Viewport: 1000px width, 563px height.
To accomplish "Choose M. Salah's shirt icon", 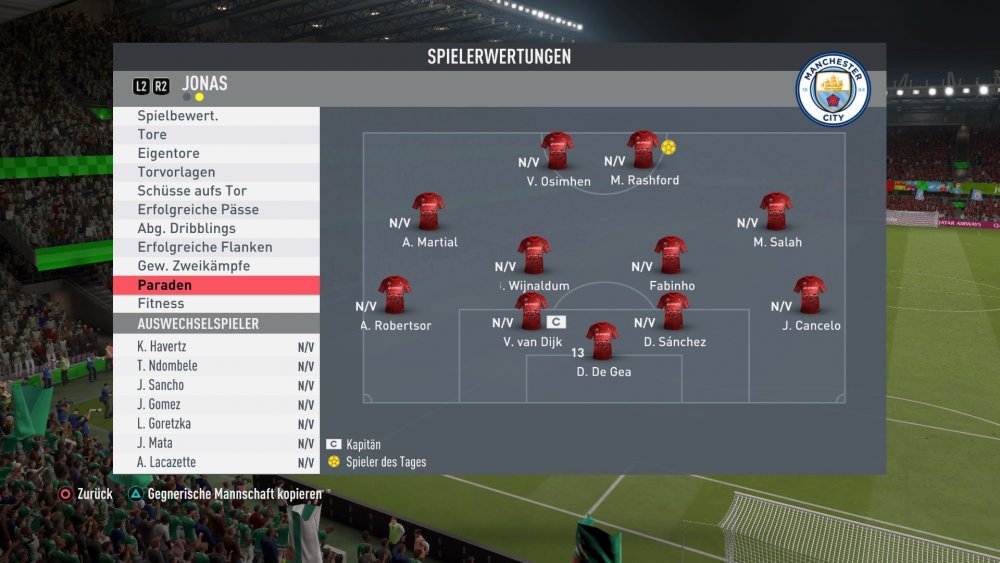I will pyautogui.click(x=776, y=212).
